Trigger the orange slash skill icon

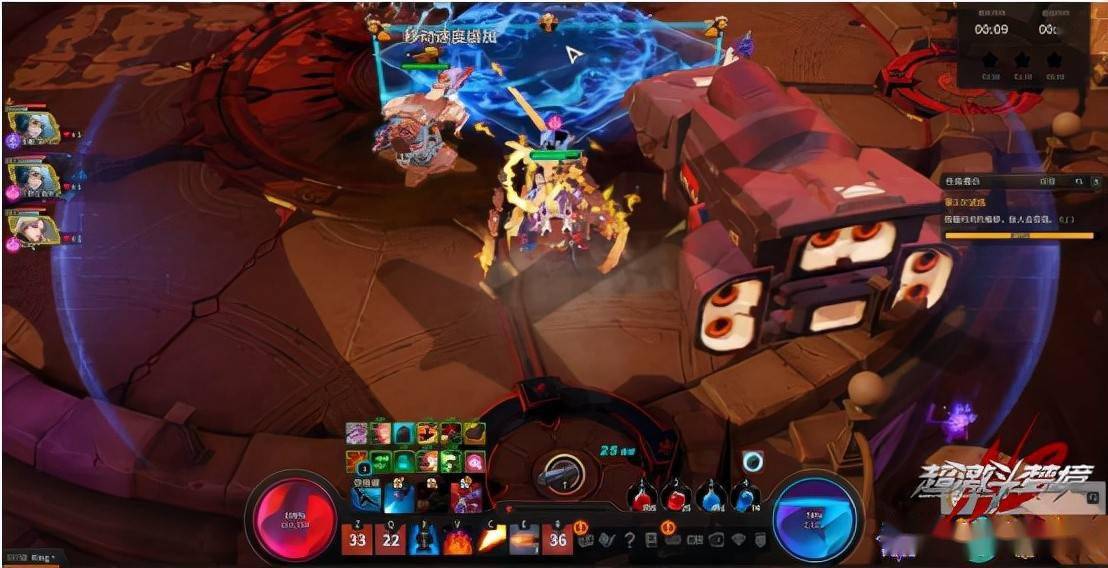[x=491, y=540]
